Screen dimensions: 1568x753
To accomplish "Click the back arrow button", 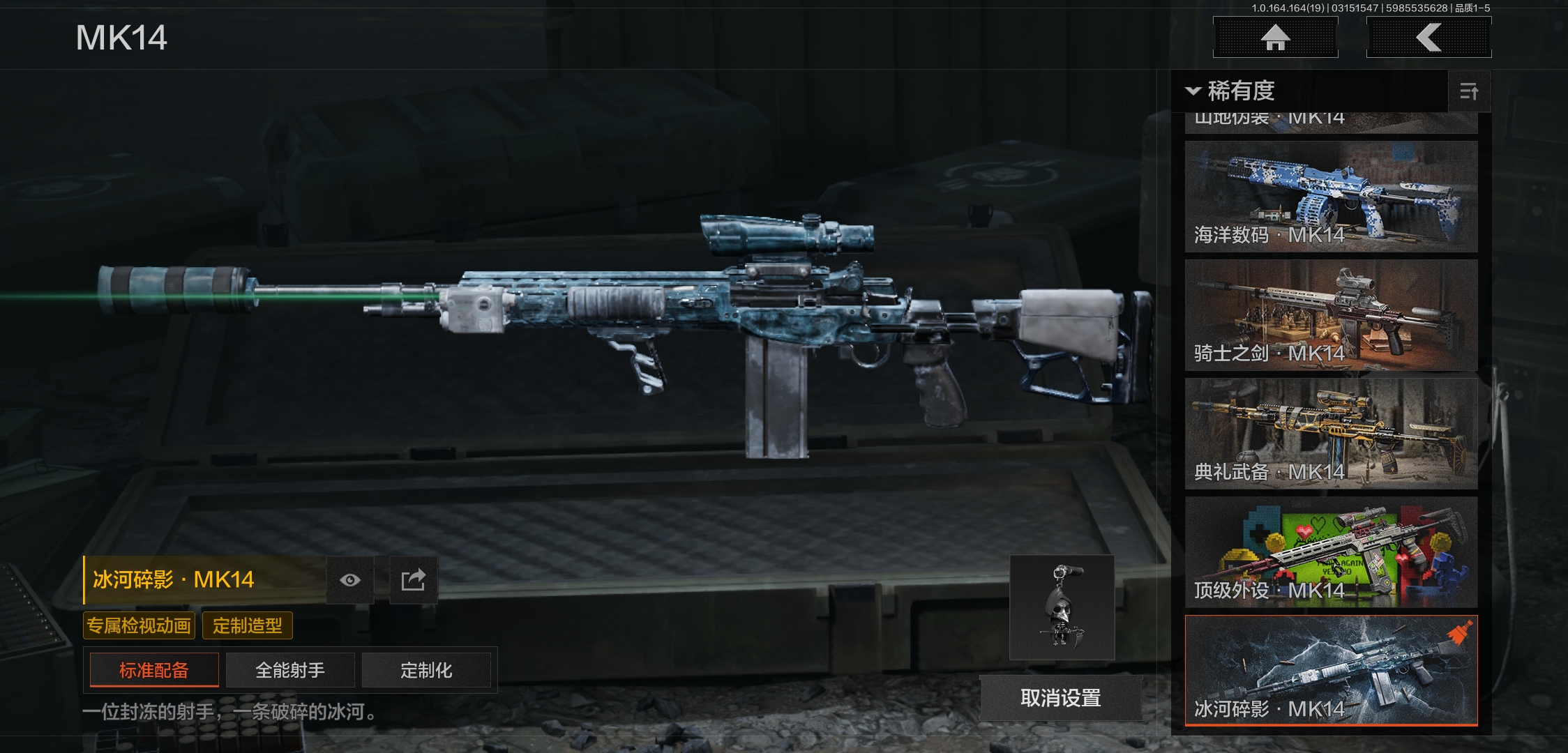I will click(1428, 38).
